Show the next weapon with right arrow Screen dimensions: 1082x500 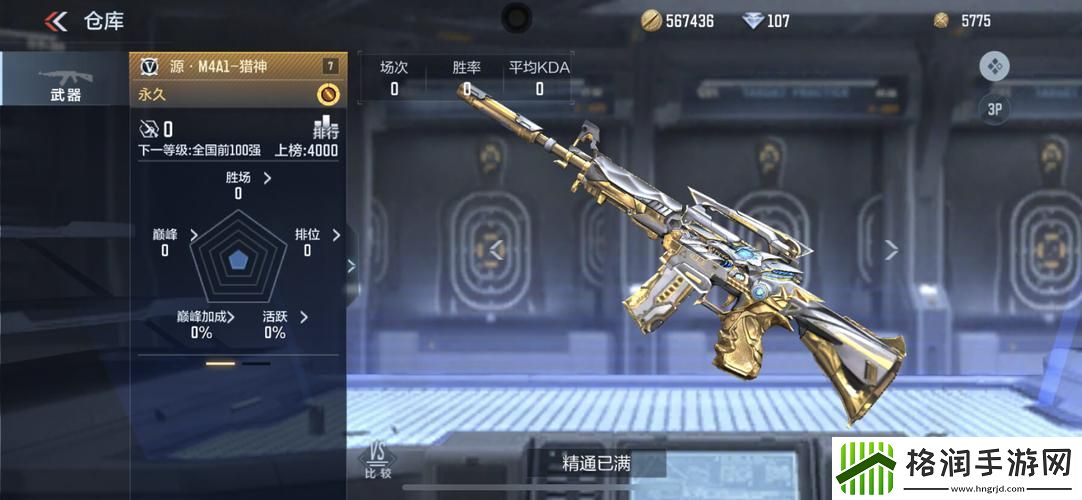coord(891,249)
